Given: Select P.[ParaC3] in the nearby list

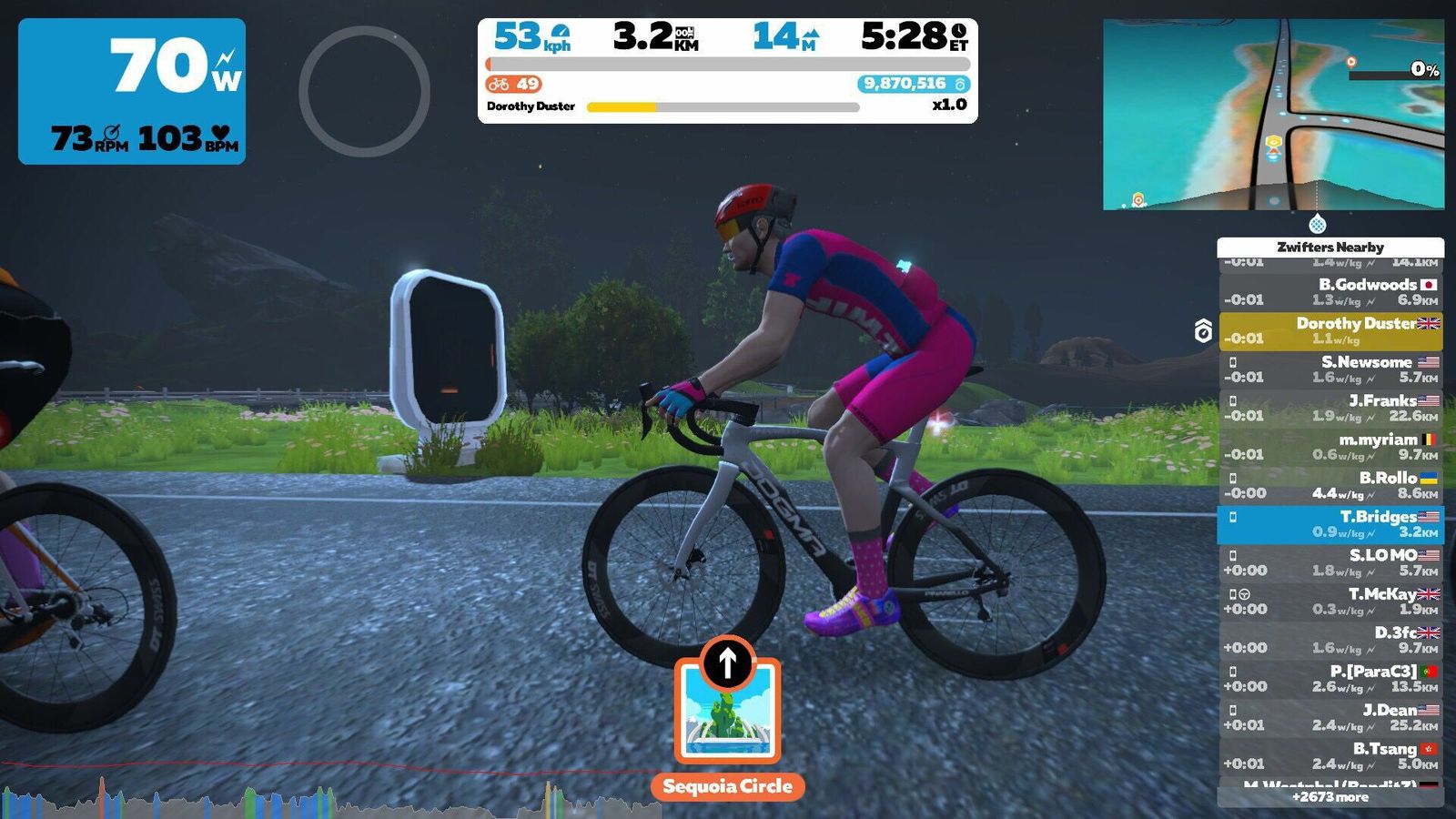Looking at the screenshot, I should [1330, 679].
